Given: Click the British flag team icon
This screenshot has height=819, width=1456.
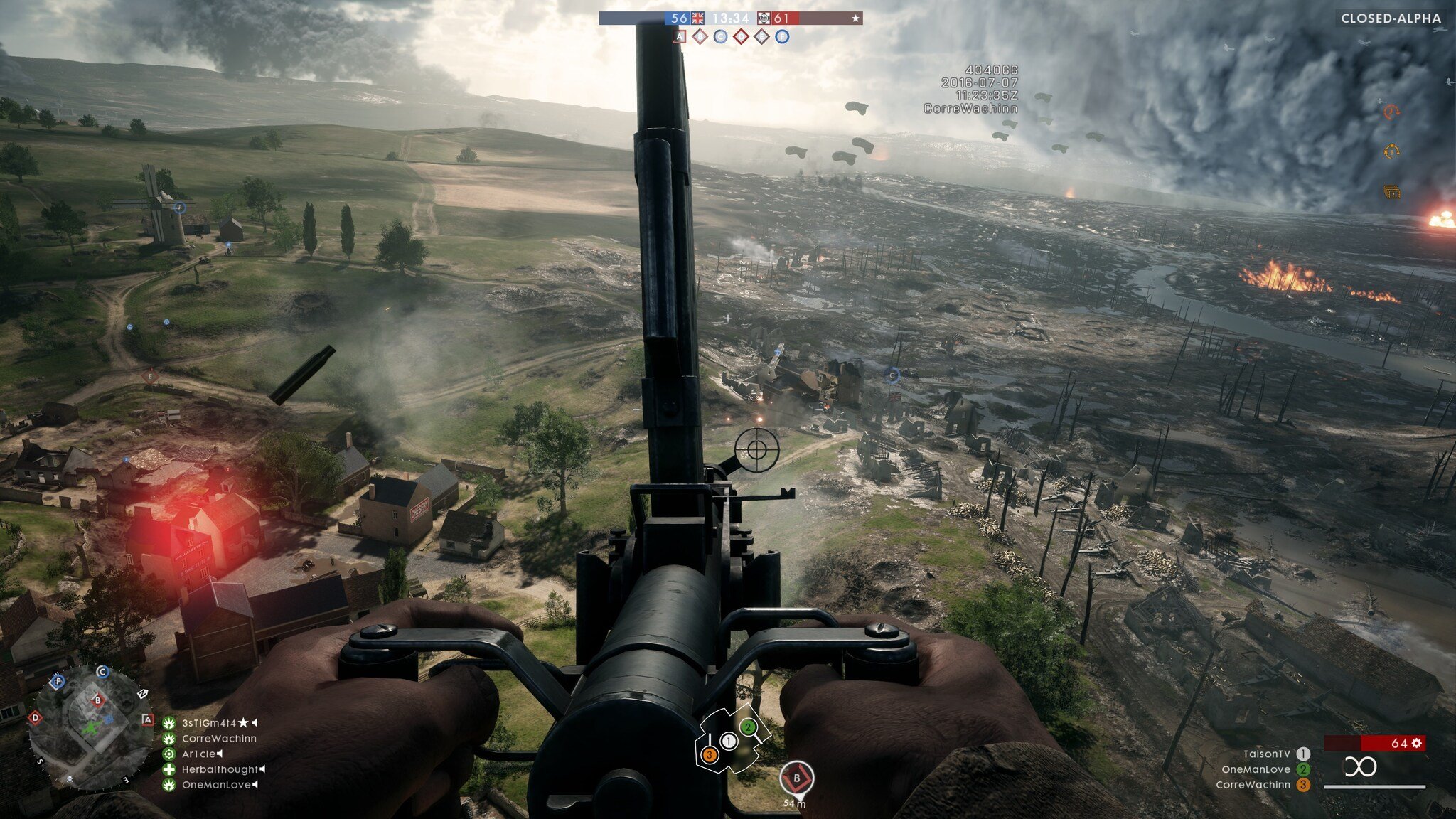Looking at the screenshot, I should (697, 18).
